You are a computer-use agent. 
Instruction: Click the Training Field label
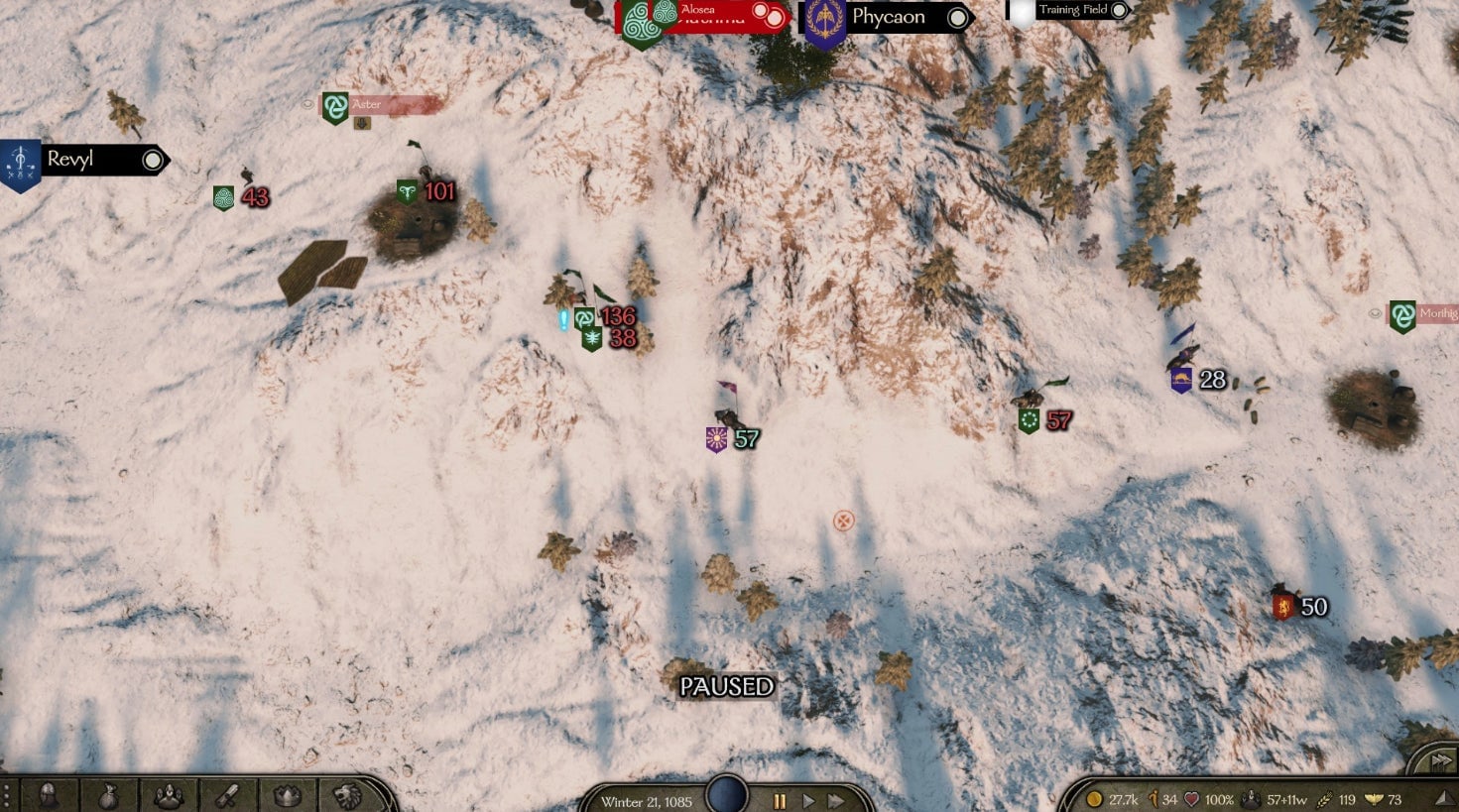tap(1072, 9)
